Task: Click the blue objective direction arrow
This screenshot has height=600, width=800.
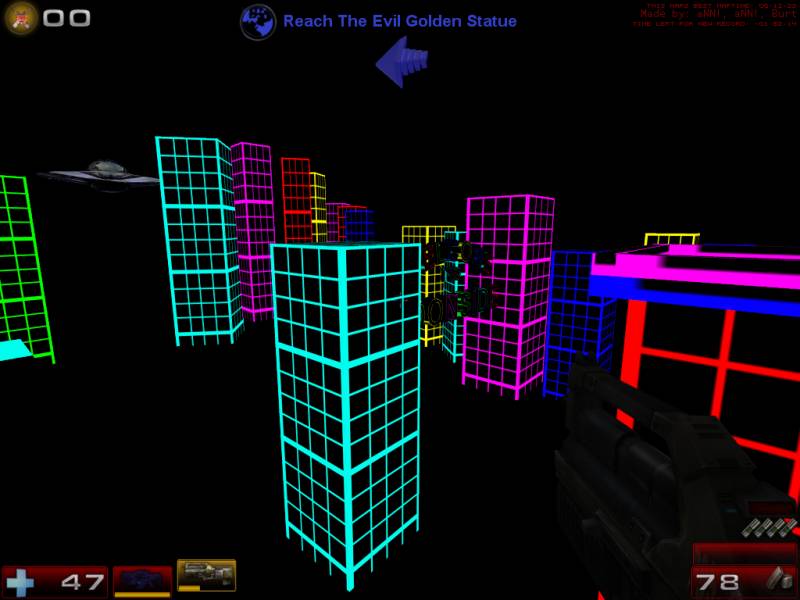Action: tap(402, 62)
